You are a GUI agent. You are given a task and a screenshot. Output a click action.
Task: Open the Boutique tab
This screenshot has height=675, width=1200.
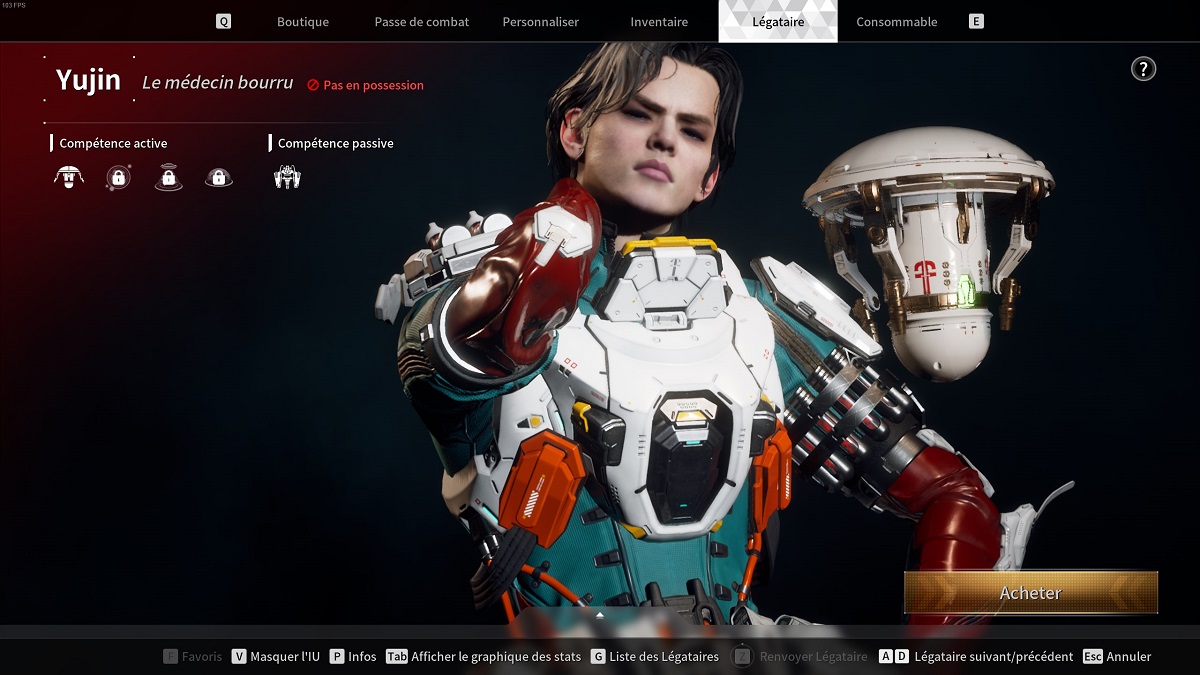click(x=303, y=22)
